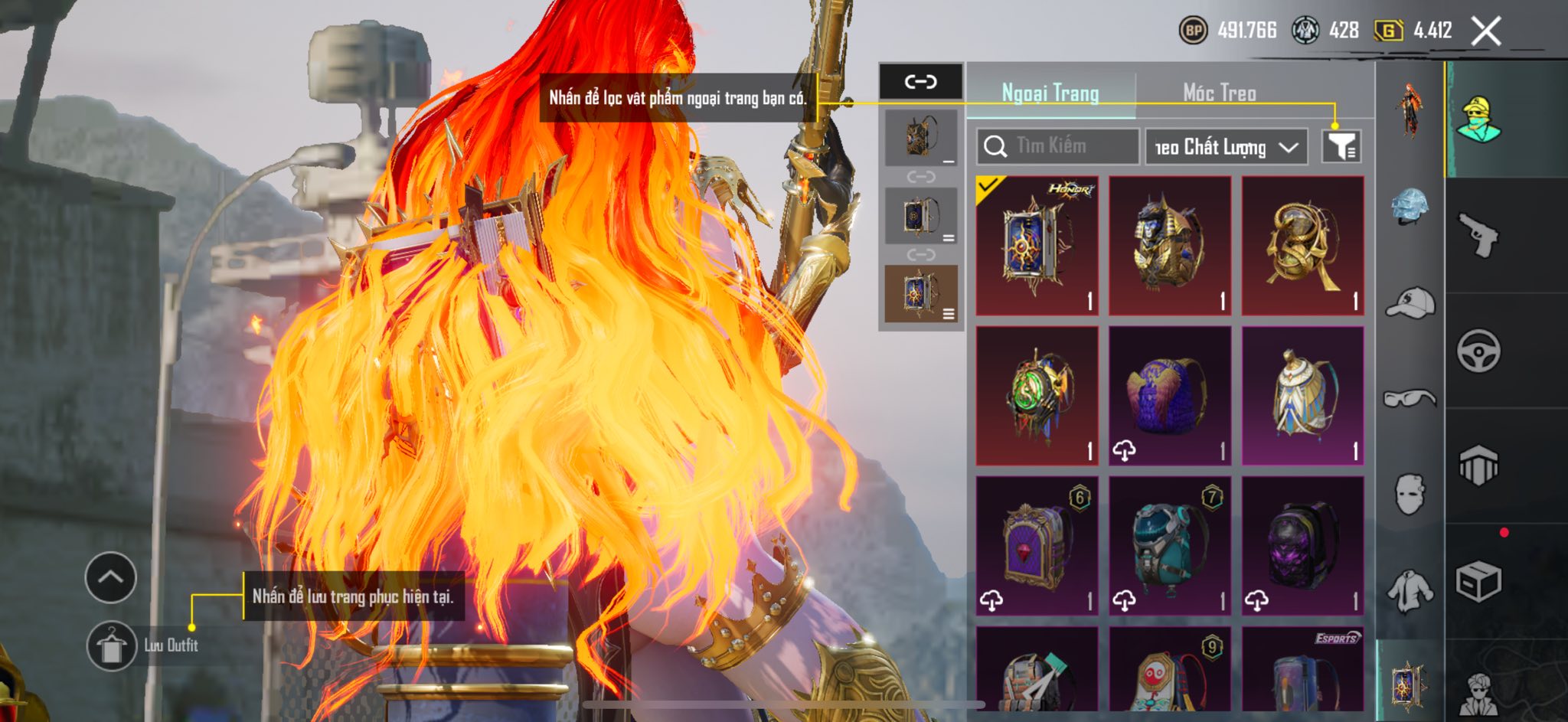1568x722 pixels.
Task: Toggle the link icon above backpack levels
Action: click(920, 81)
